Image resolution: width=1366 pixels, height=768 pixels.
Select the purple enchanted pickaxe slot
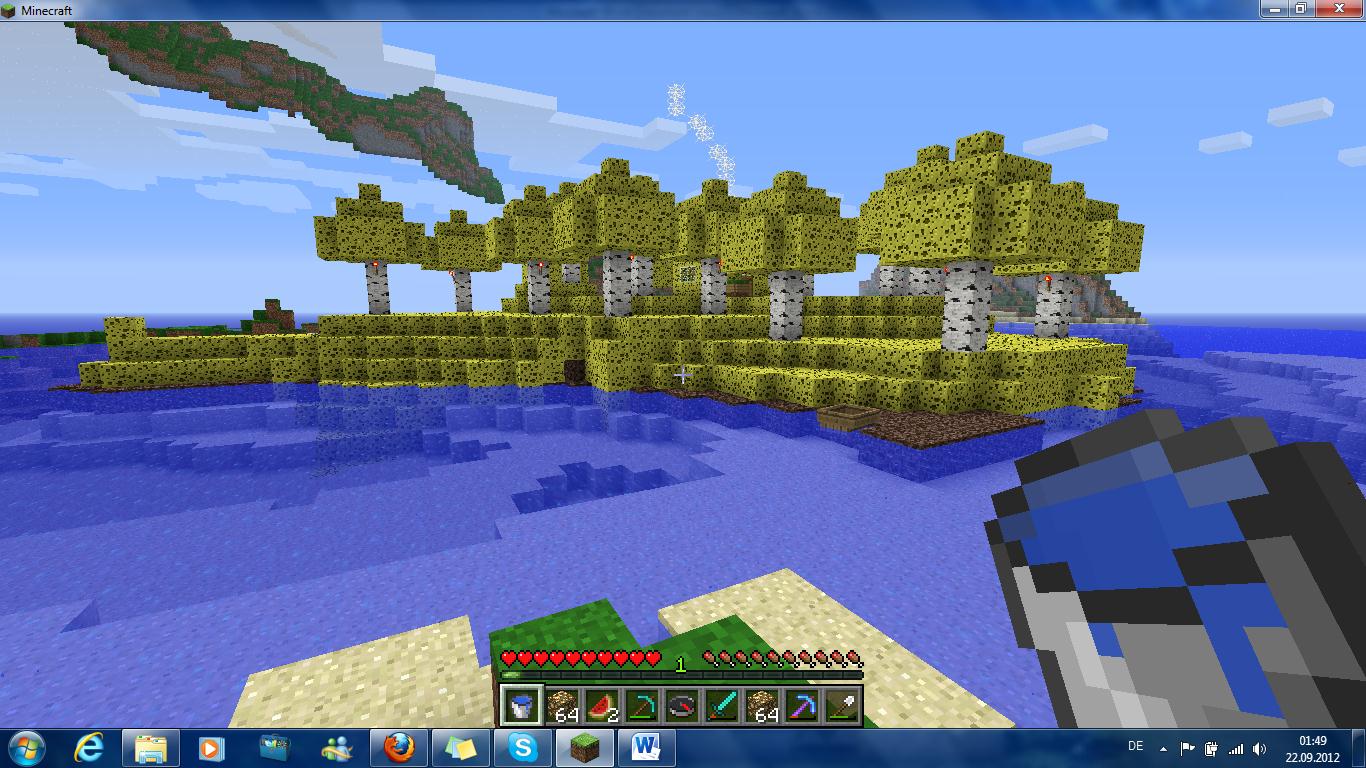click(802, 706)
